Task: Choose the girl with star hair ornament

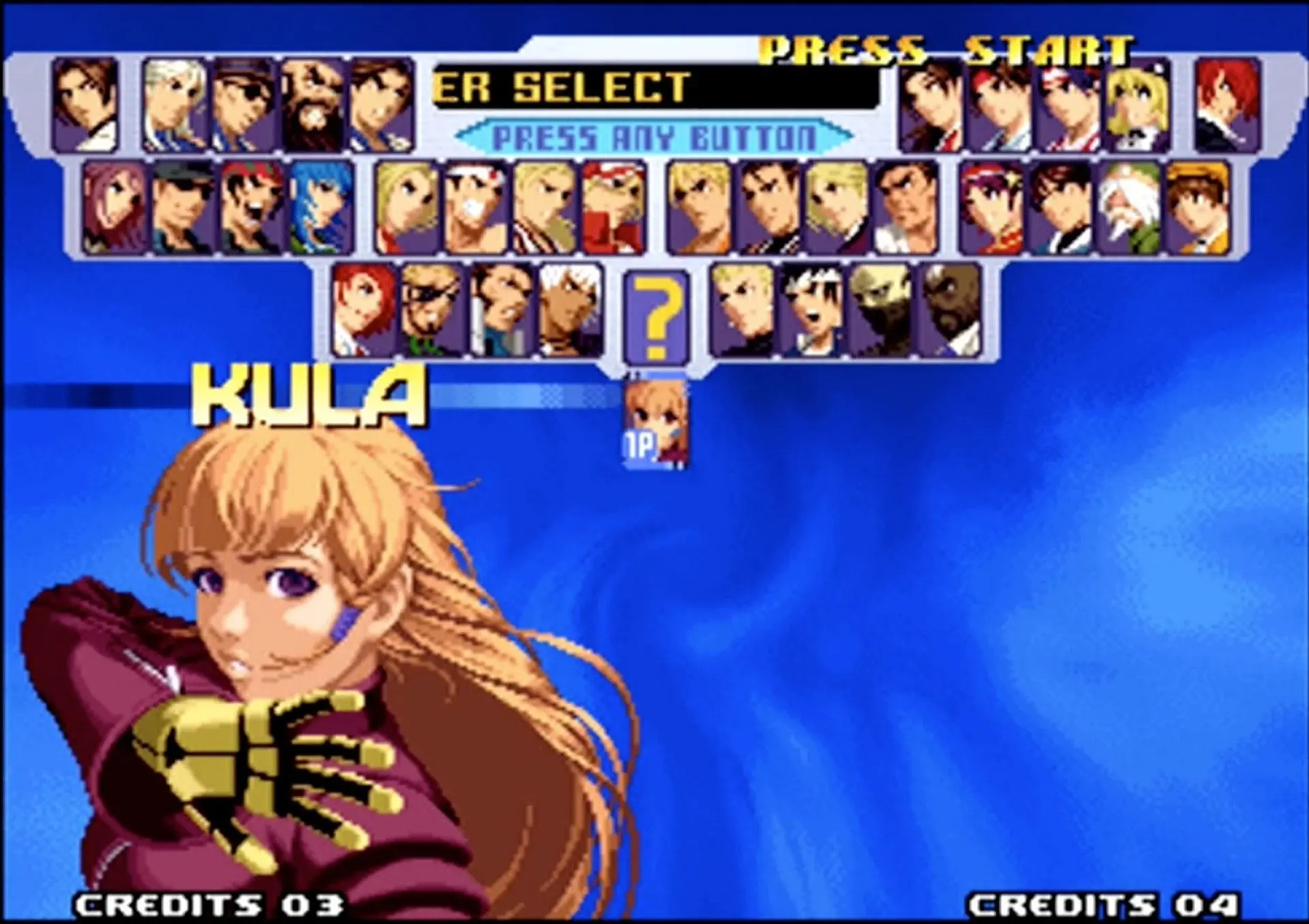Action: click(991, 208)
